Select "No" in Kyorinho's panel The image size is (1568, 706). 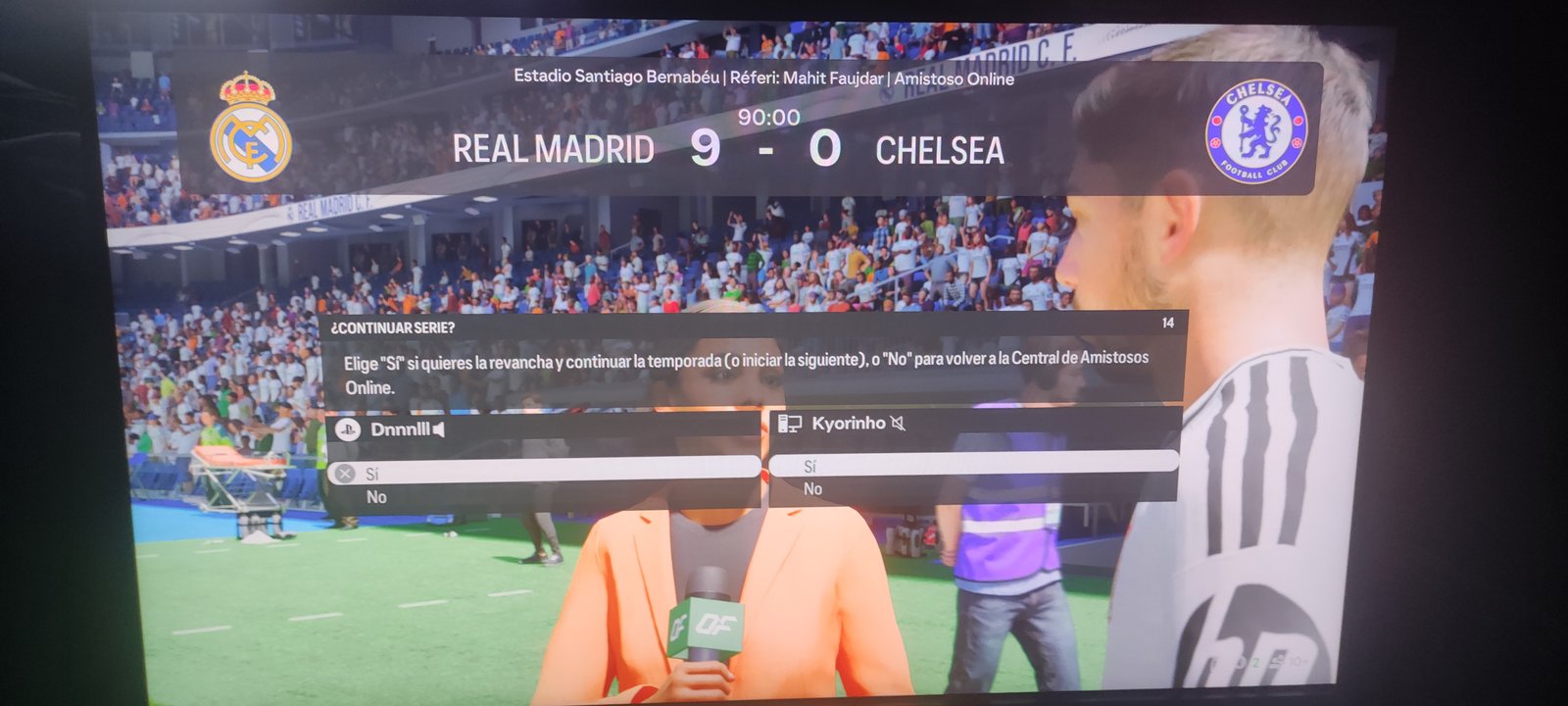click(x=812, y=488)
